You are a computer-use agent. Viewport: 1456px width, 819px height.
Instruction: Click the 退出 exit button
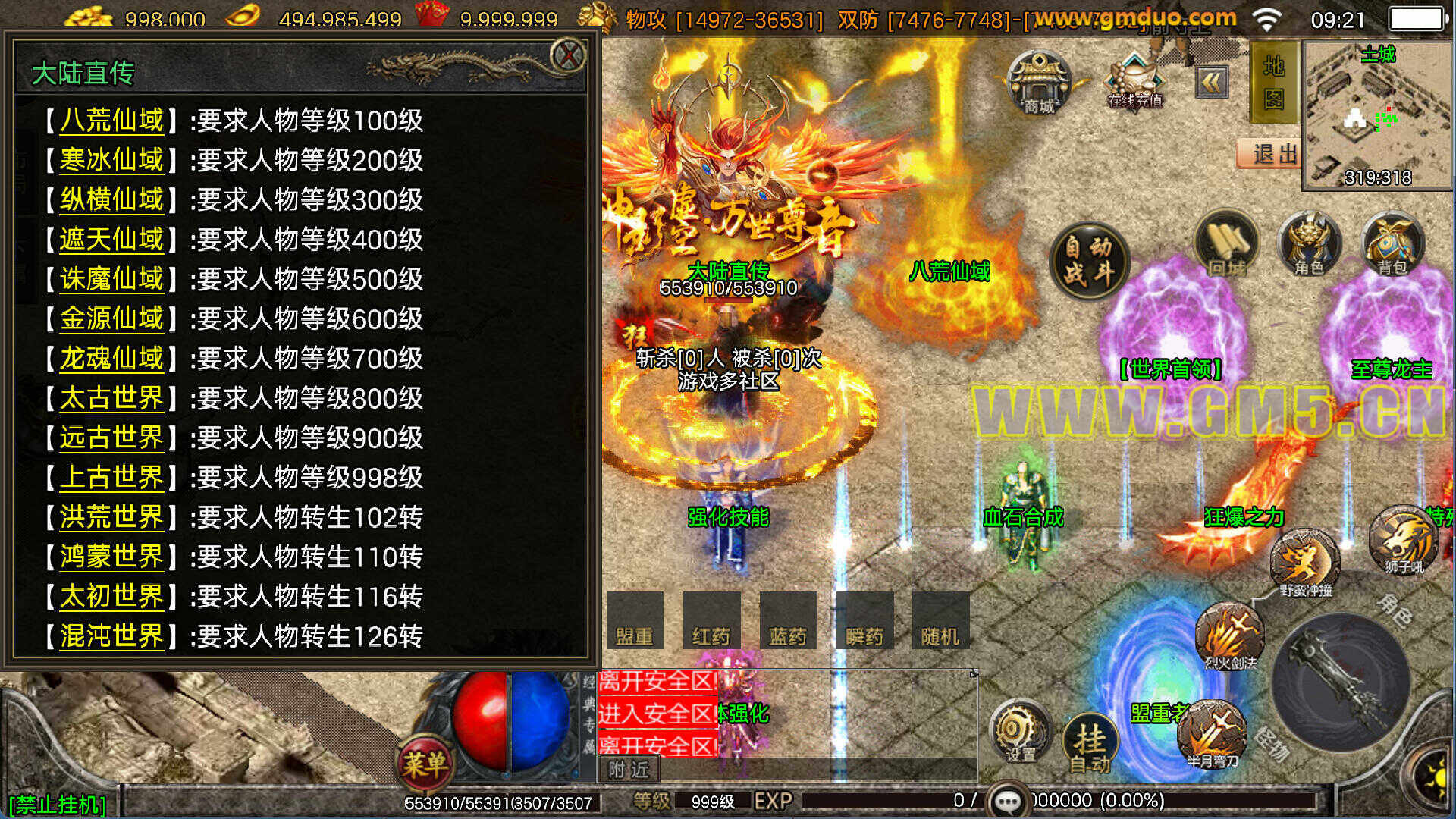[x=1270, y=154]
